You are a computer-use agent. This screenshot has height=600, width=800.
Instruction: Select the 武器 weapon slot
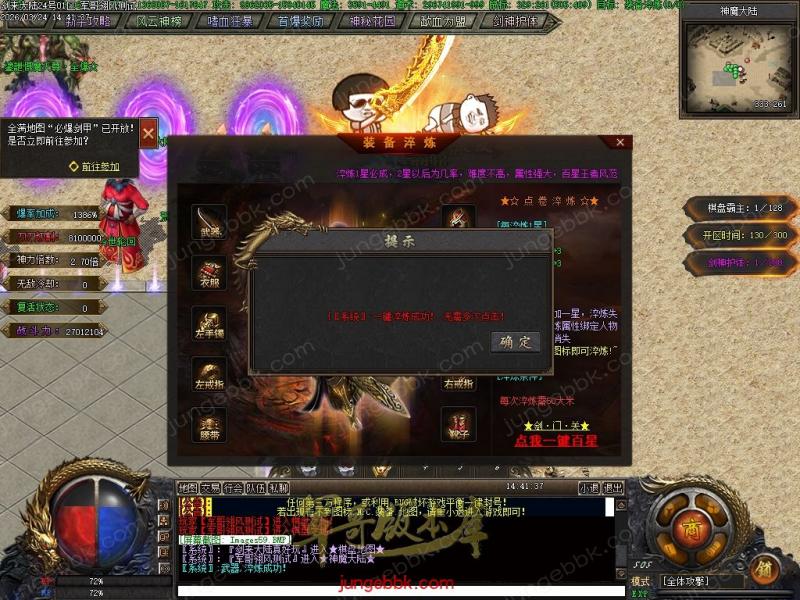(x=209, y=221)
